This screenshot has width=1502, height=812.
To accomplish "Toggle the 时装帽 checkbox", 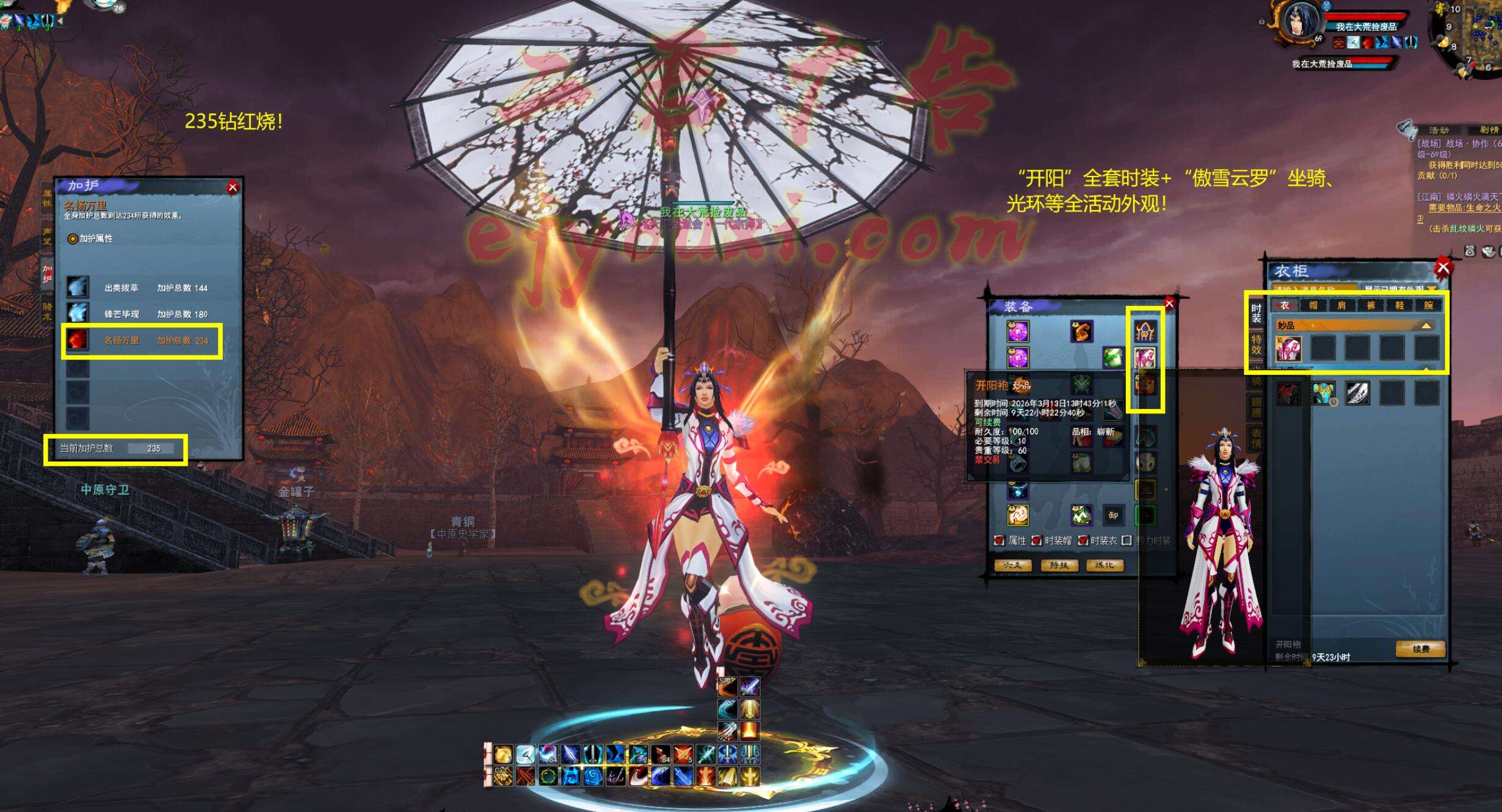I will coord(1037,540).
